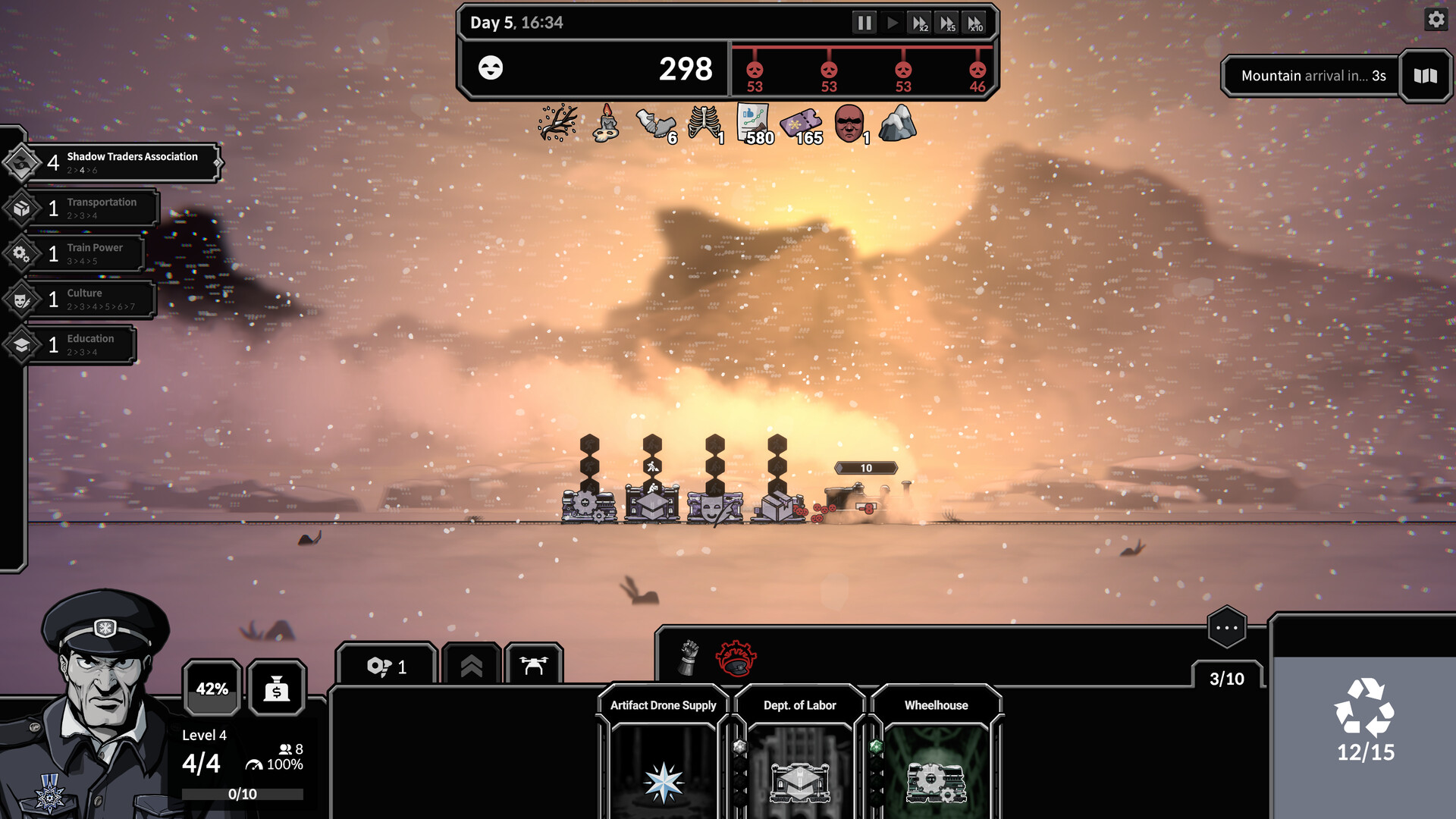Toggle the gauntlet icon above the cards

[687, 658]
